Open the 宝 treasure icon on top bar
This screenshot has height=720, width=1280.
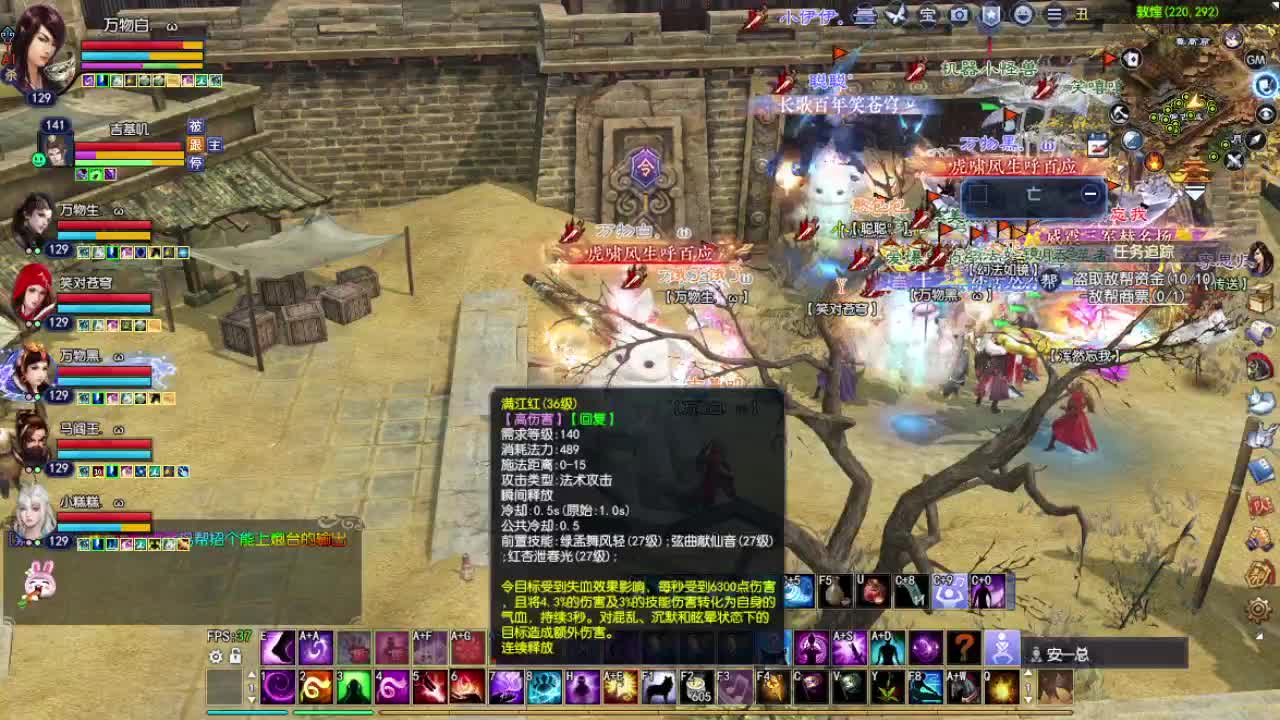(x=928, y=14)
